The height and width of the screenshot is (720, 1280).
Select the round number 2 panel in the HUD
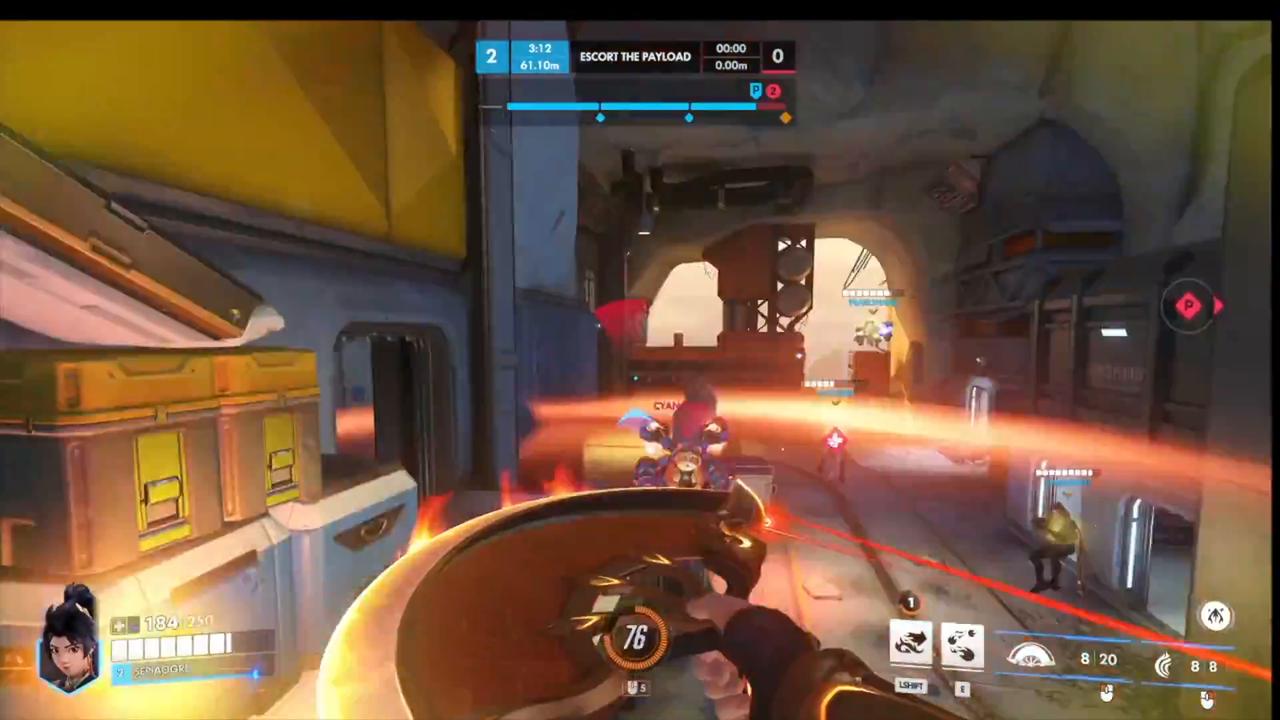(491, 56)
